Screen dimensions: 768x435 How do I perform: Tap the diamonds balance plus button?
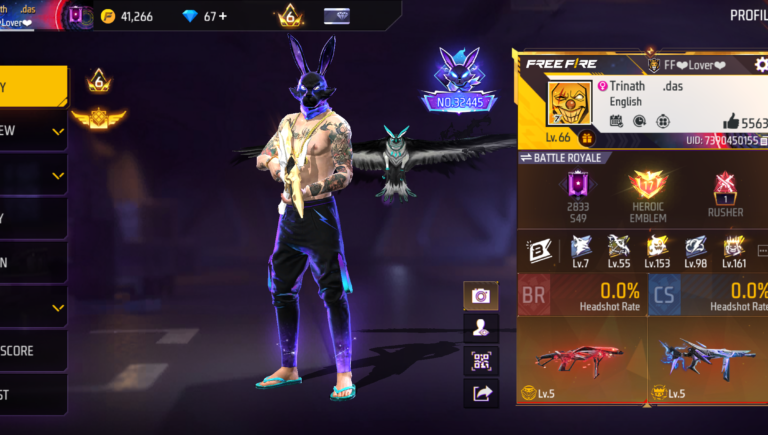click(x=222, y=16)
